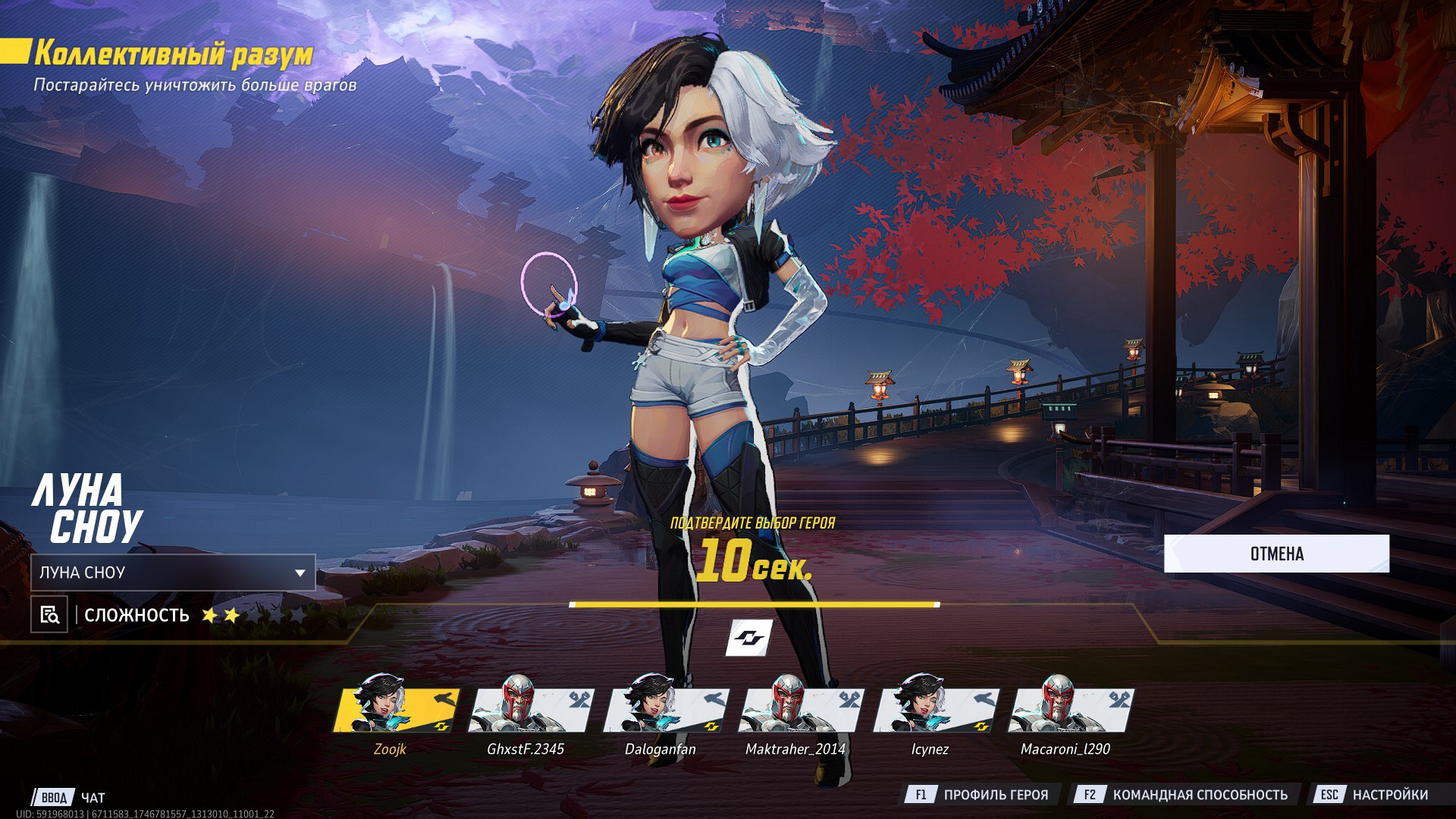
Task: Cancel the hero selection with ОТМЕНА
Action: [x=1276, y=554]
